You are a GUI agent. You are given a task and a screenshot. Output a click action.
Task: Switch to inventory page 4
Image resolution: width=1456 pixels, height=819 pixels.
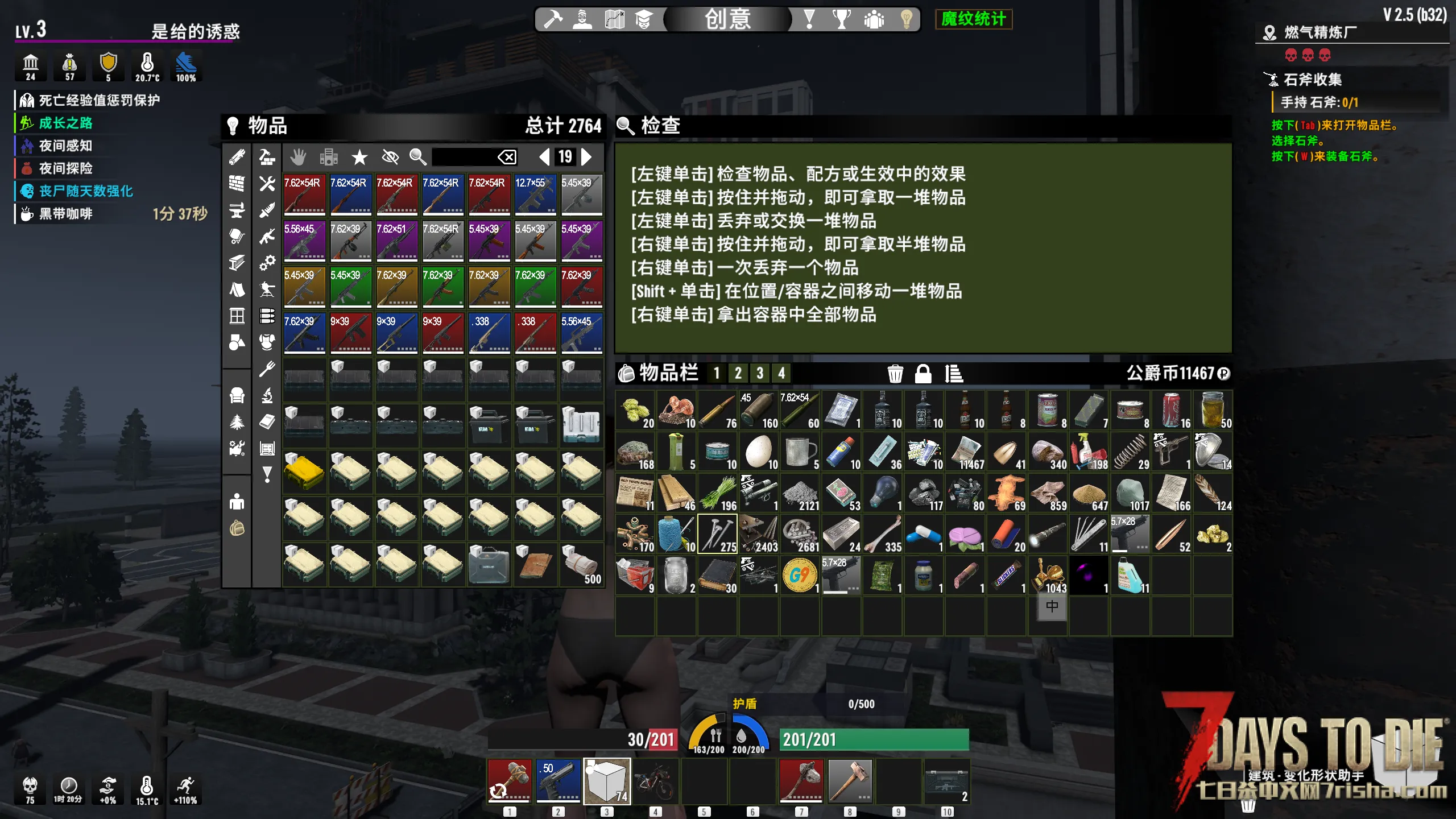pyautogui.click(x=781, y=374)
